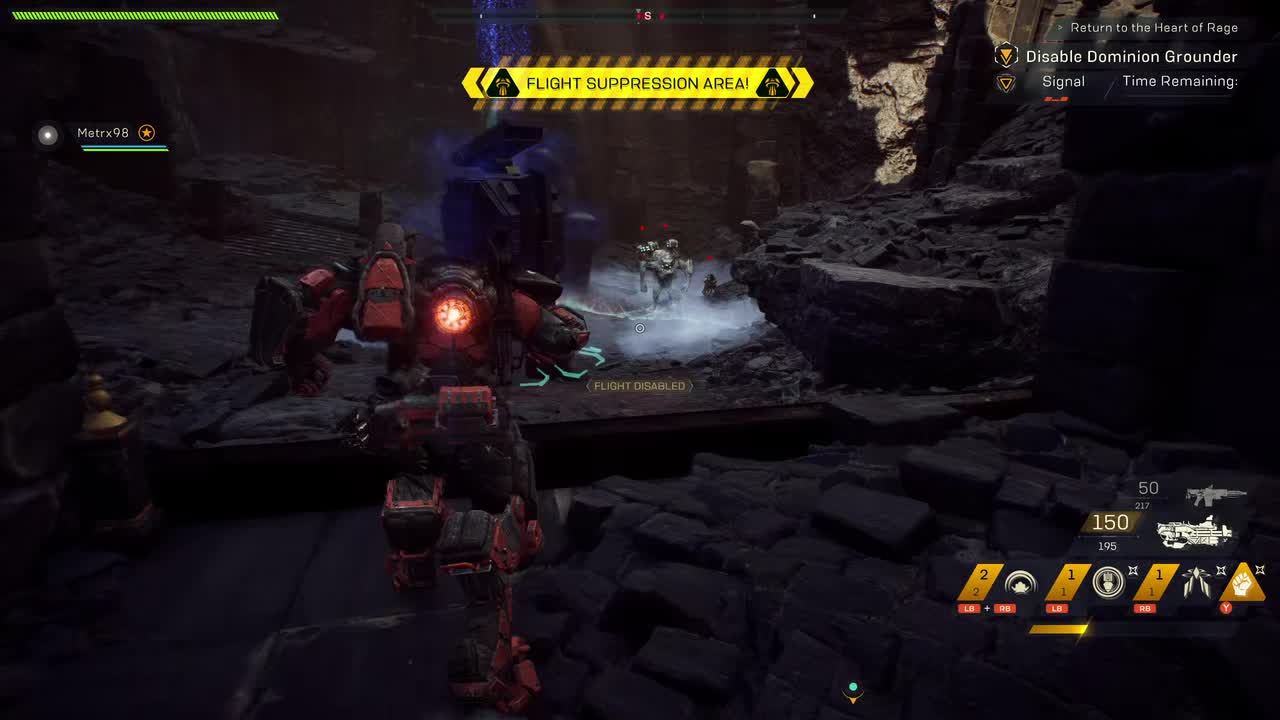Click the Signal marker icon
This screenshot has width=1280, height=720.
[x=1006, y=83]
